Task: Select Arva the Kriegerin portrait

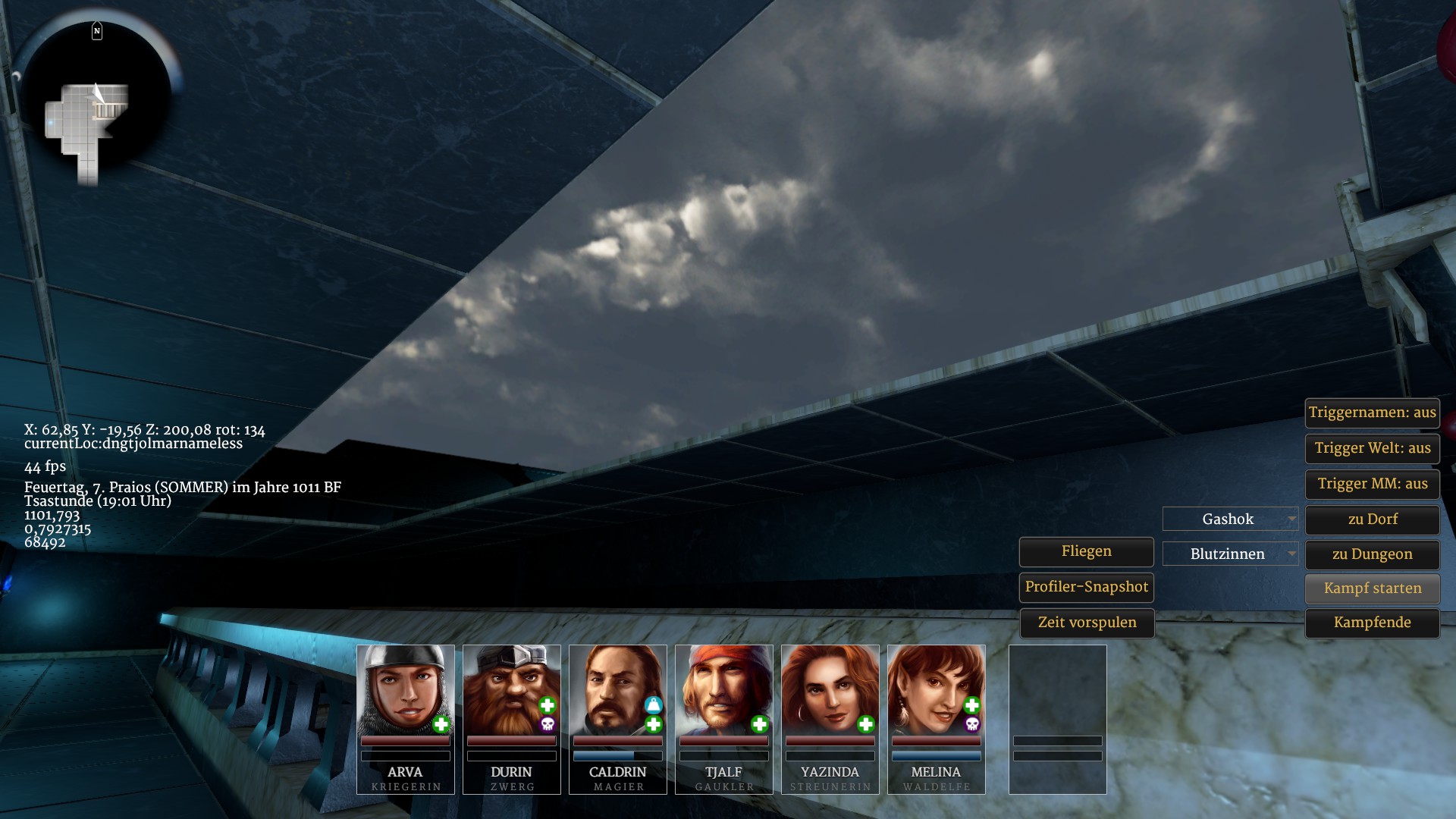Action: [x=405, y=689]
